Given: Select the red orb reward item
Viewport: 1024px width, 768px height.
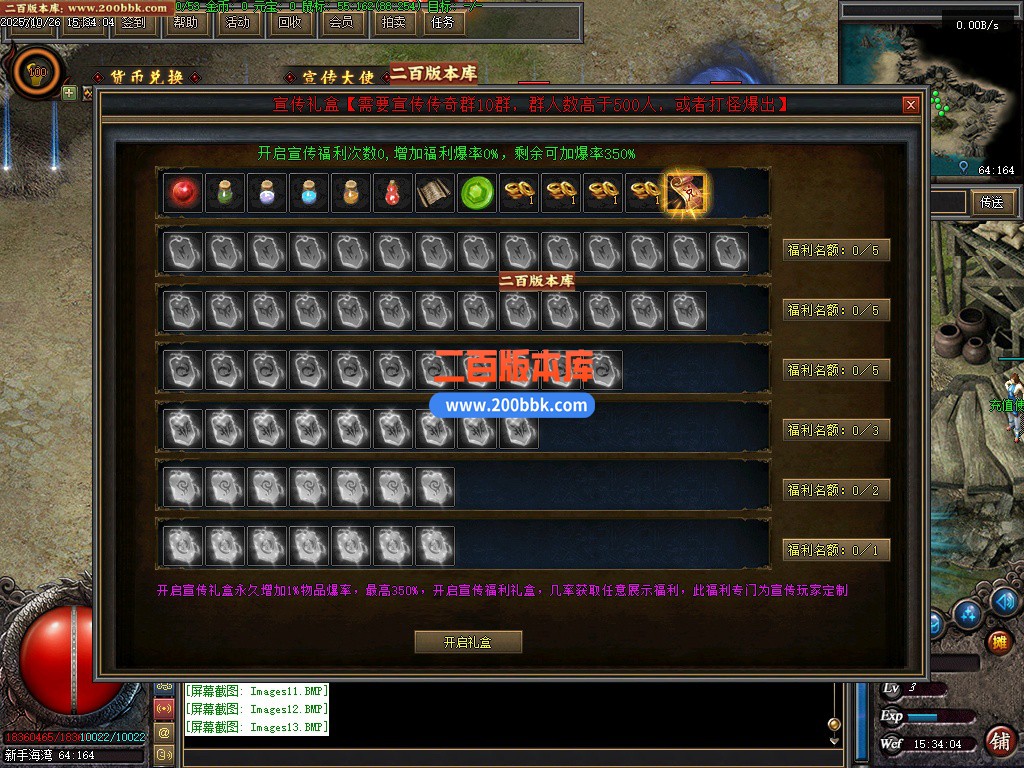Looking at the screenshot, I should point(182,193).
